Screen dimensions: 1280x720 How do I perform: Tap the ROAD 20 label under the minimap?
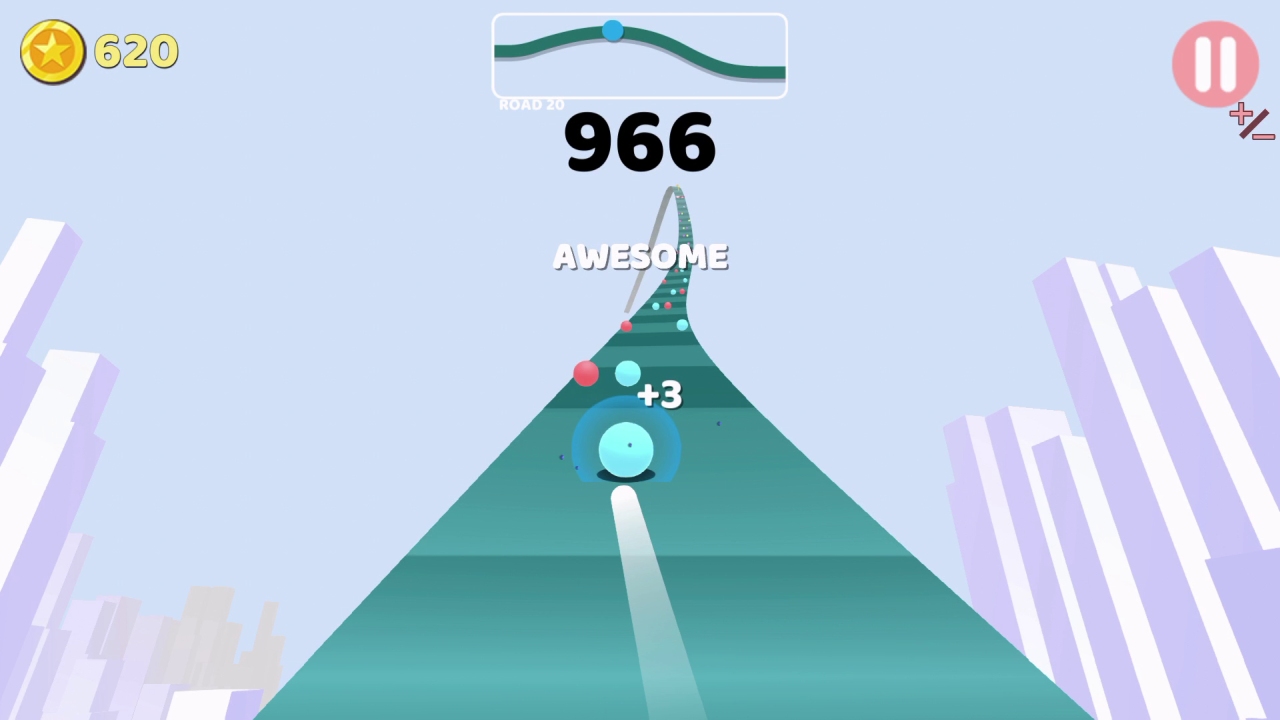[531, 104]
